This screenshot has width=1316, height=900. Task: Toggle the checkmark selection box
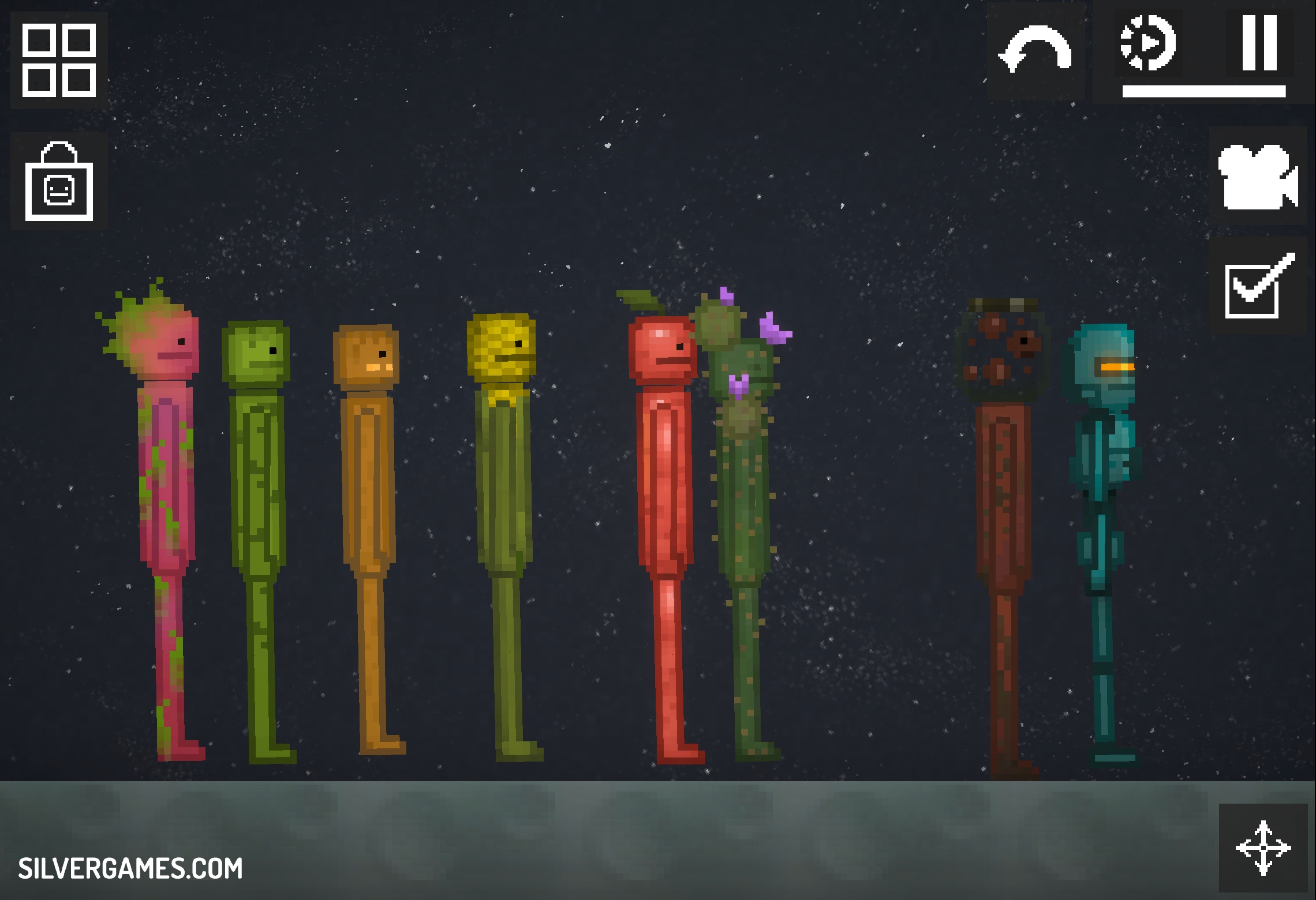[1258, 286]
